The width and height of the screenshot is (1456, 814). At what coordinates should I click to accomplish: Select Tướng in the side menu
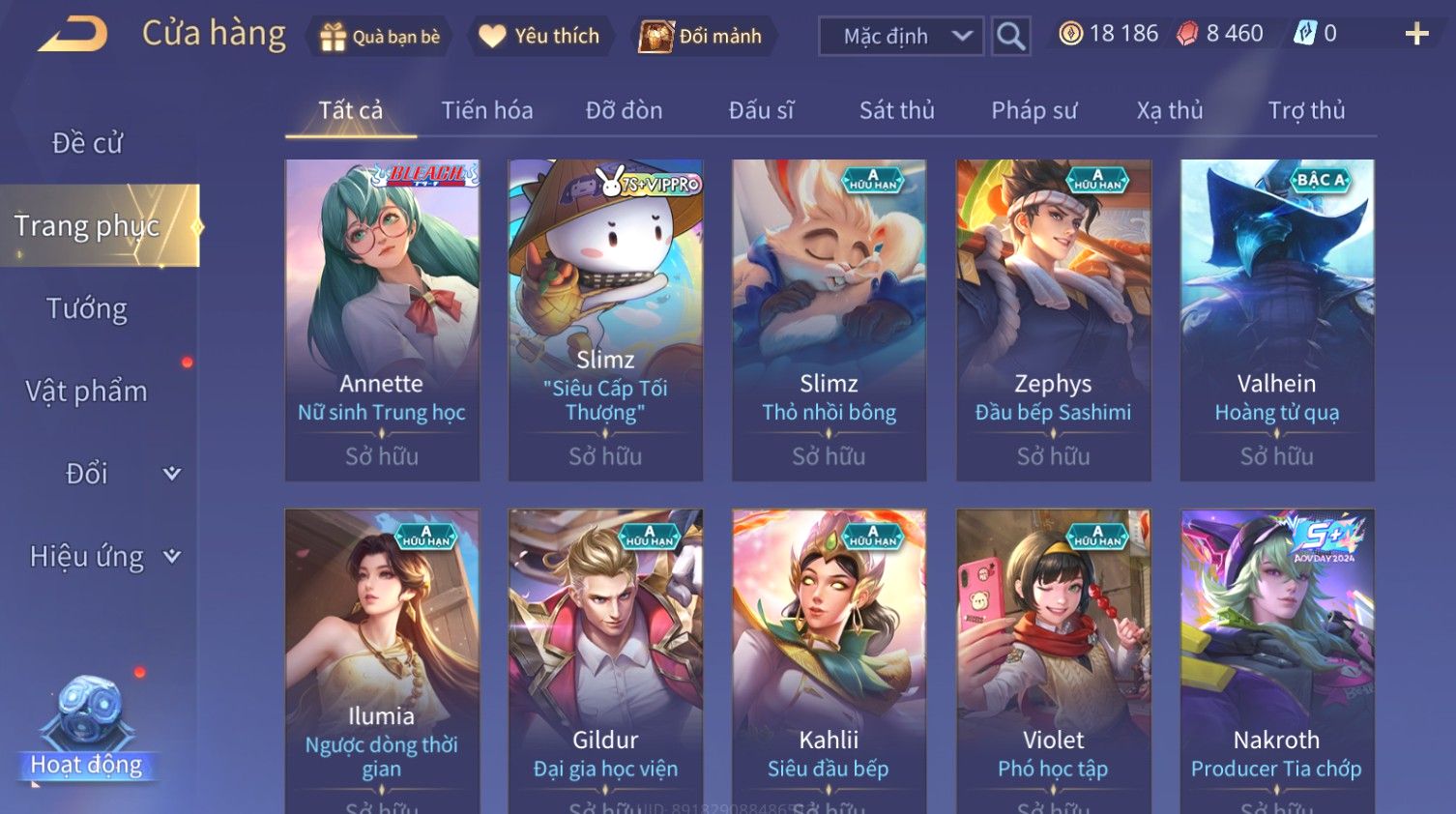[x=87, y=308]
